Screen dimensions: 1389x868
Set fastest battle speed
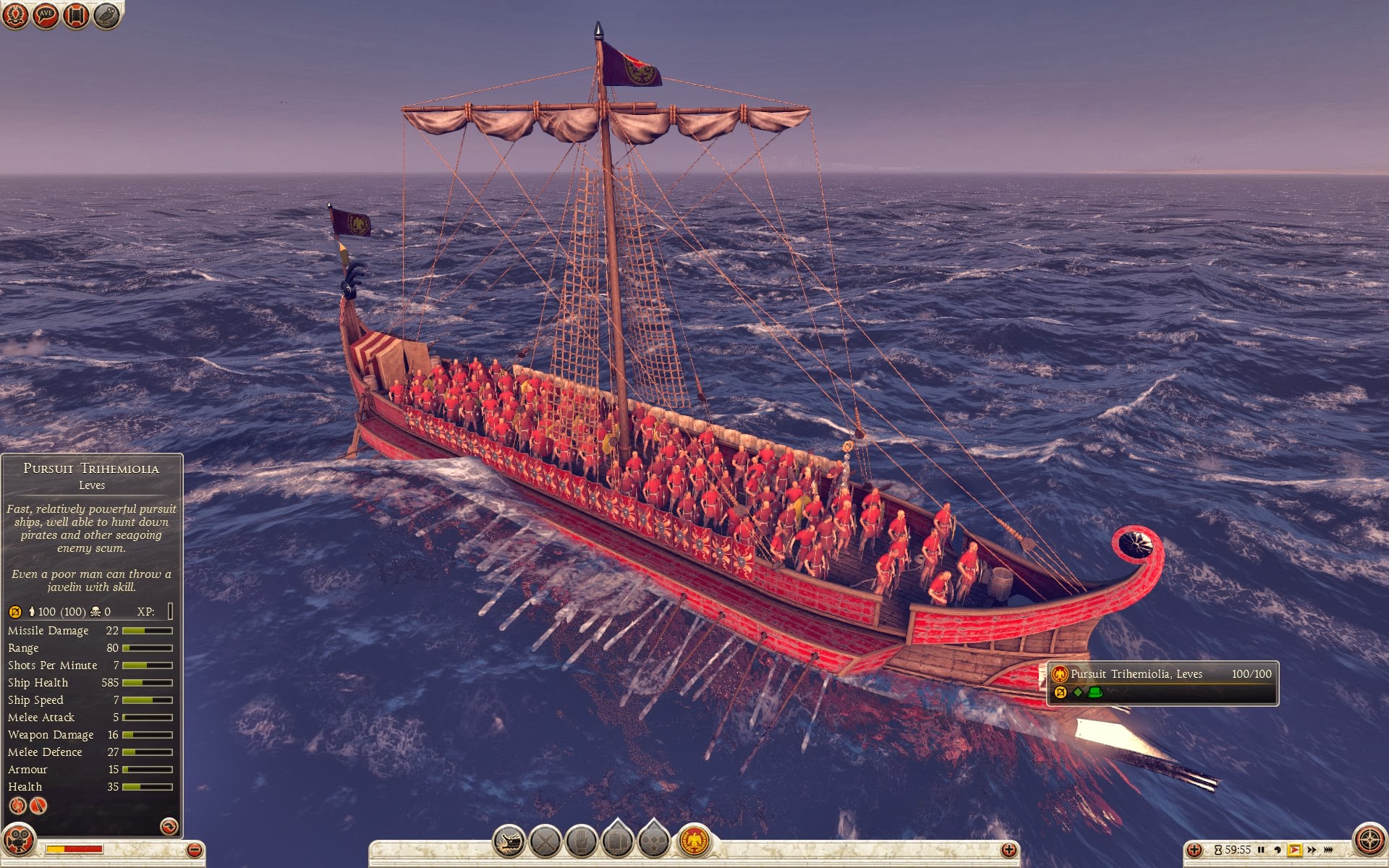1329,850
